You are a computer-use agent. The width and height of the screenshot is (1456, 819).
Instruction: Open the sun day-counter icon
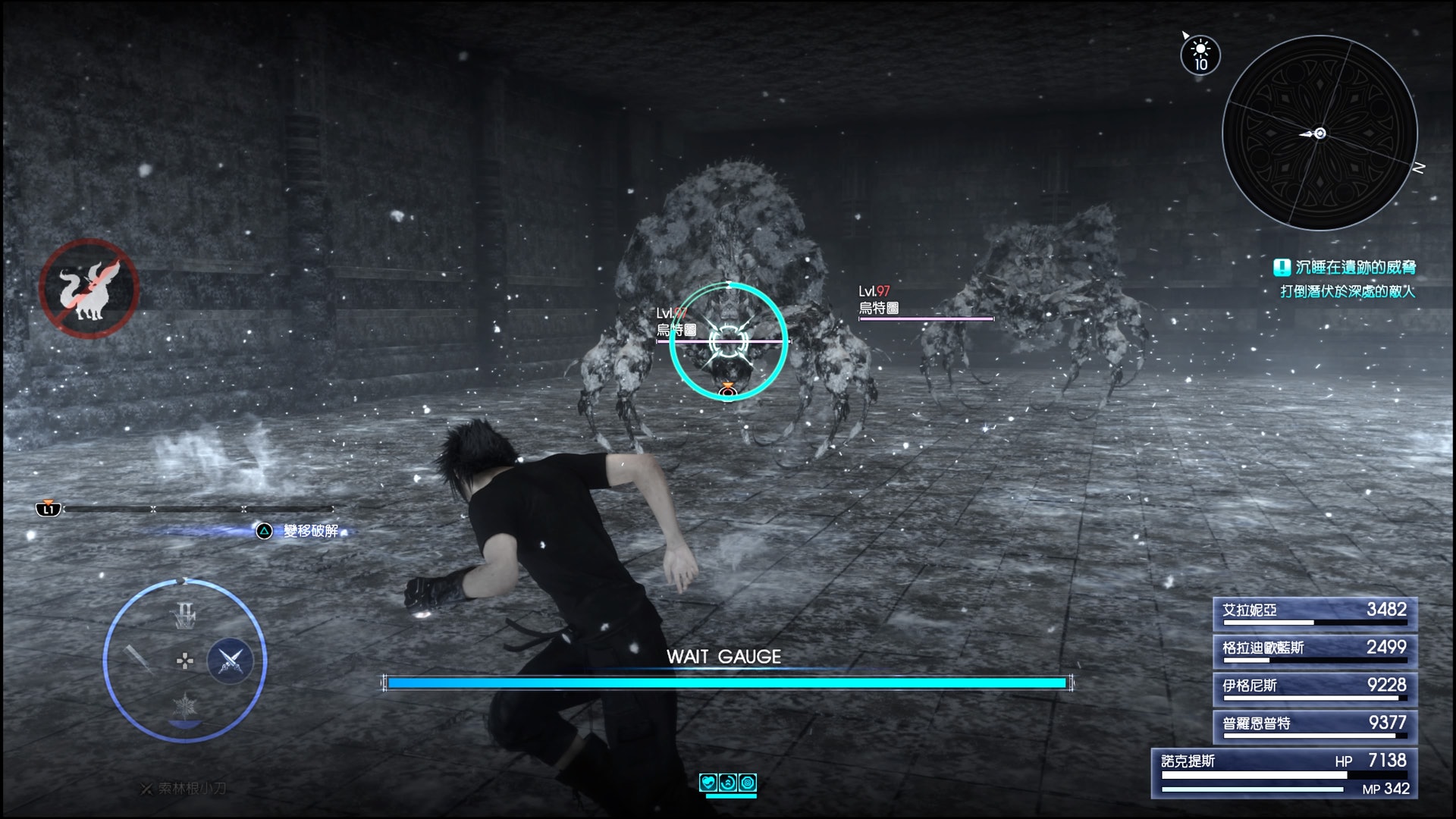(x=1200, y=55)
